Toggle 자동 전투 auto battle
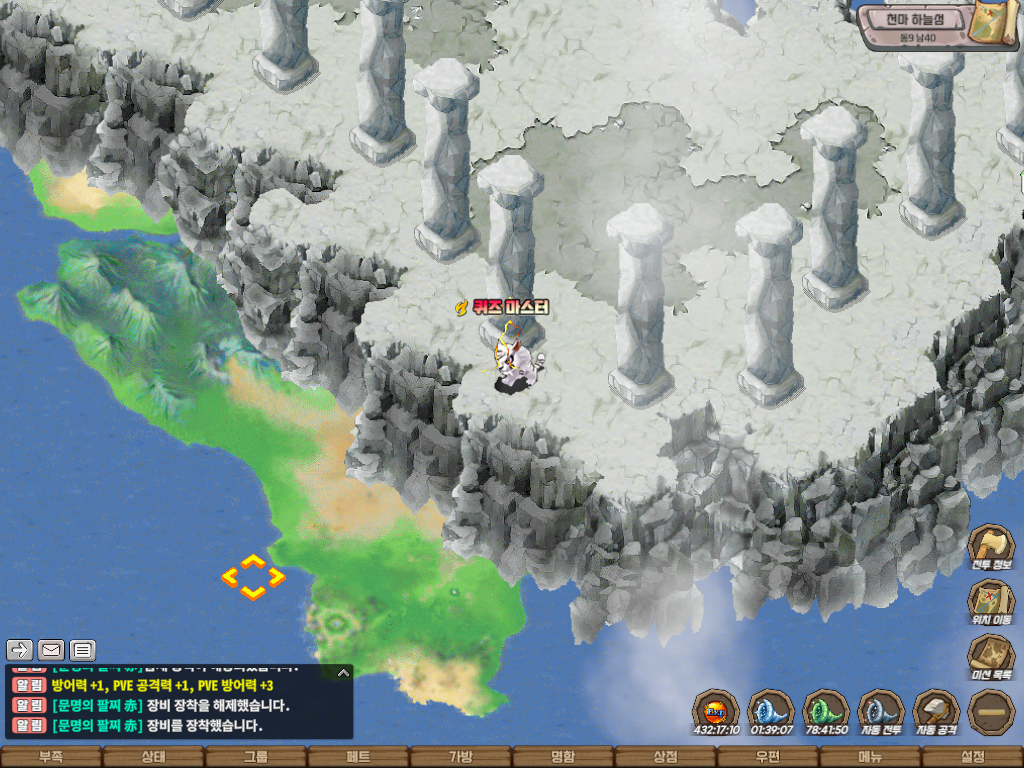The height and width of the screenshot is (768, 1024). click(x=881, y=711)
